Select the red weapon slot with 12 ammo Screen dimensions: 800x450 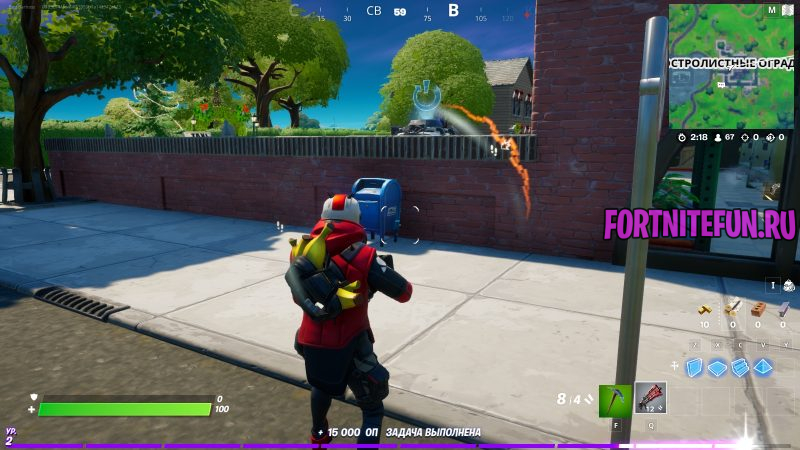point(651,400)
